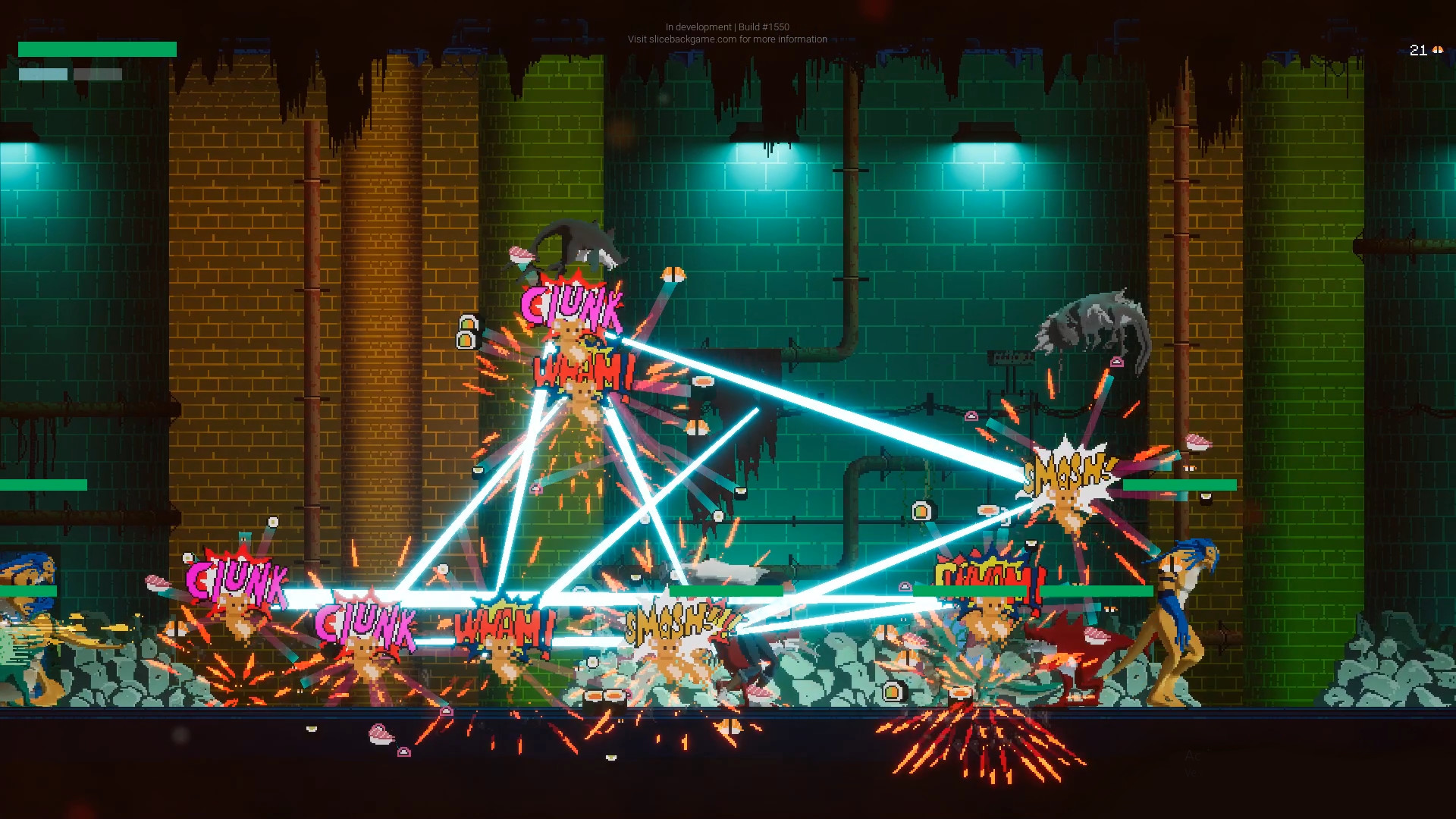Click the white stamina bar under the health bar
This screenshot has height=819, width=1456.
point(42,74)
